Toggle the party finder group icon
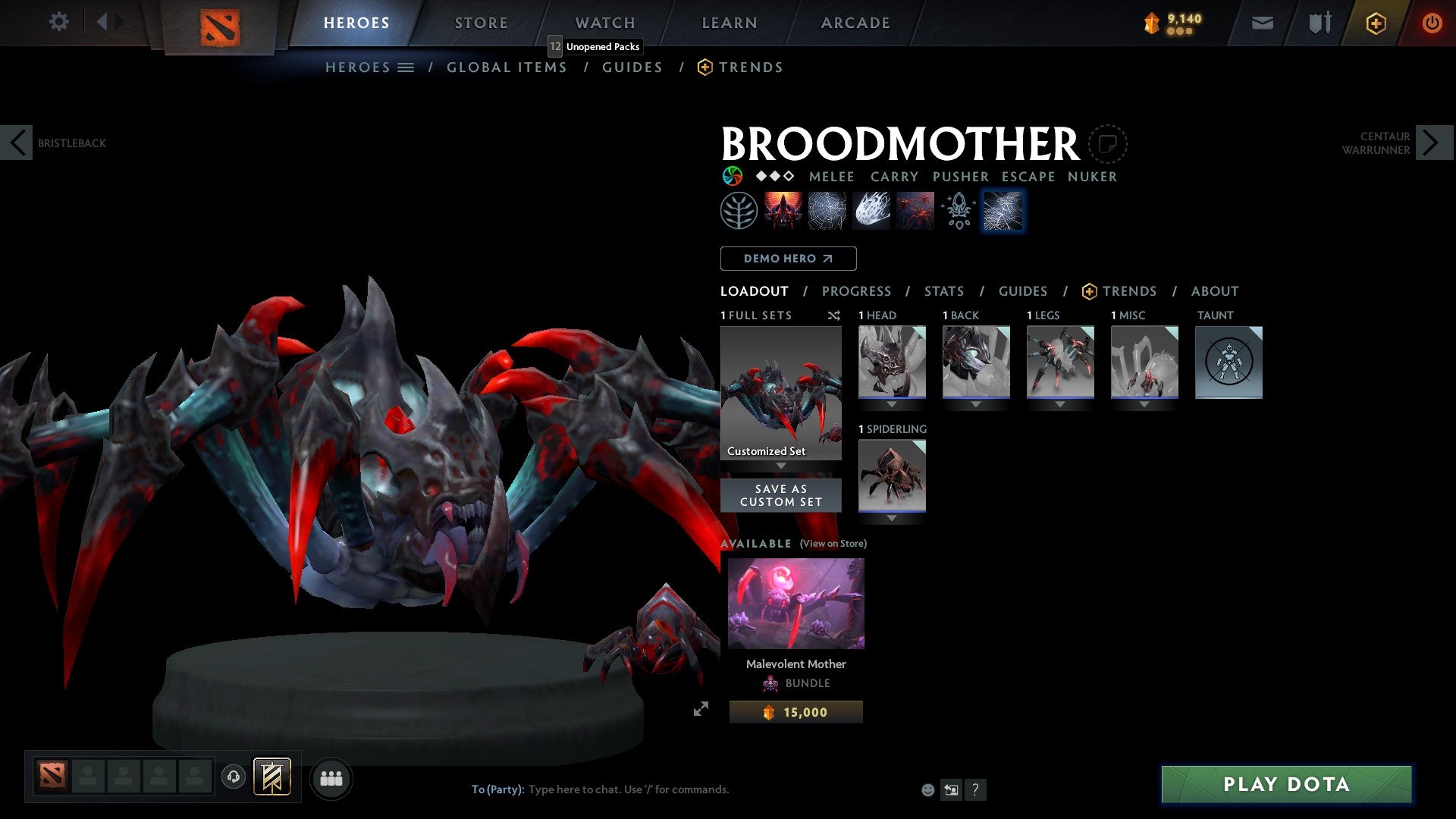Viewport: 1456px width, 819px height. point(331,778)
